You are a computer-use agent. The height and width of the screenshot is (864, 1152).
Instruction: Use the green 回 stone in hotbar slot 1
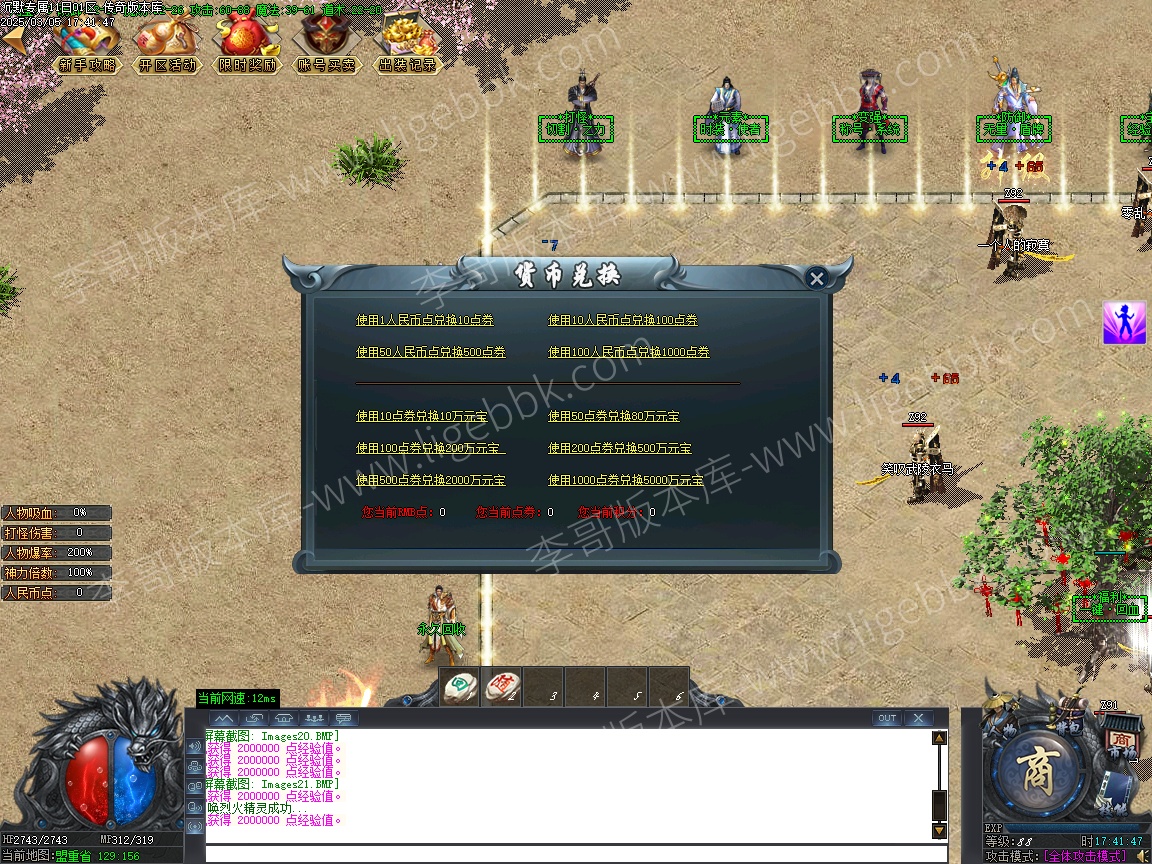[x=461, y=685]
